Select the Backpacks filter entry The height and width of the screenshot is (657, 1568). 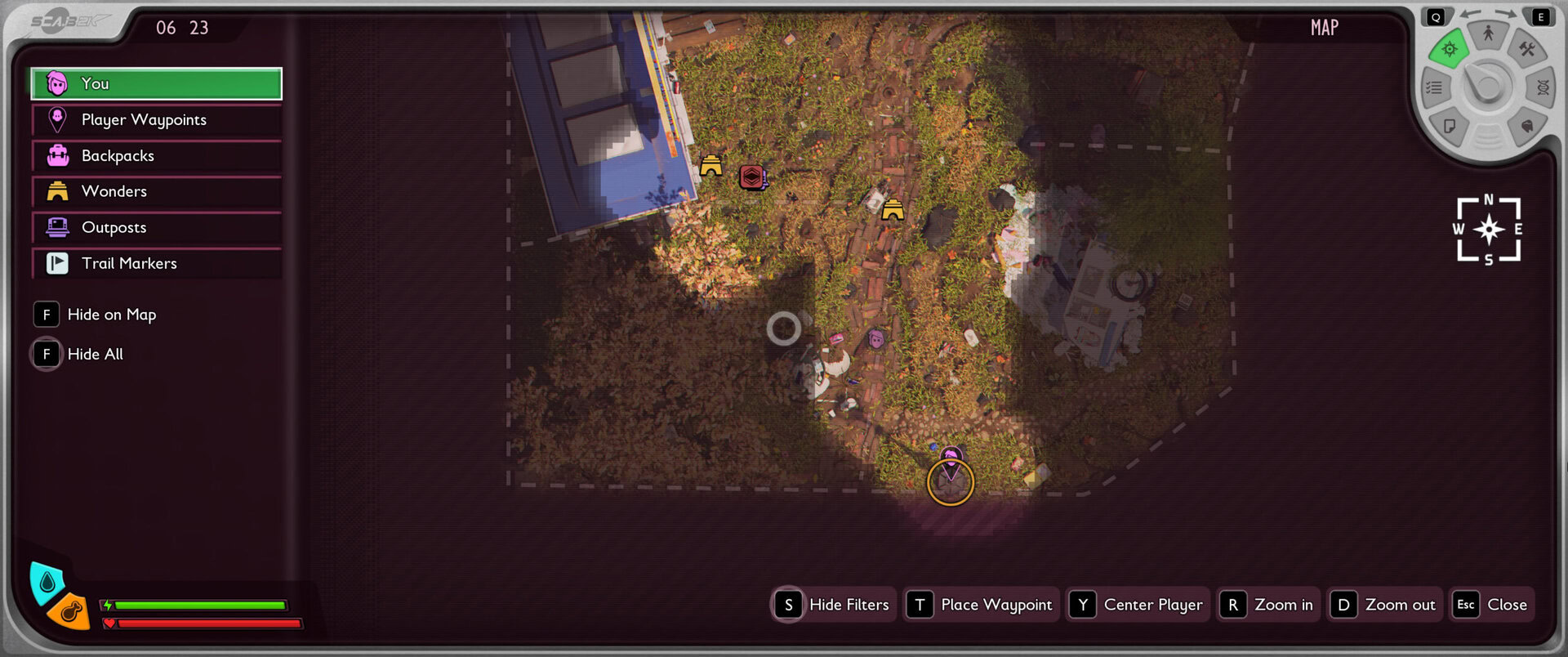(x=156, y=155)
